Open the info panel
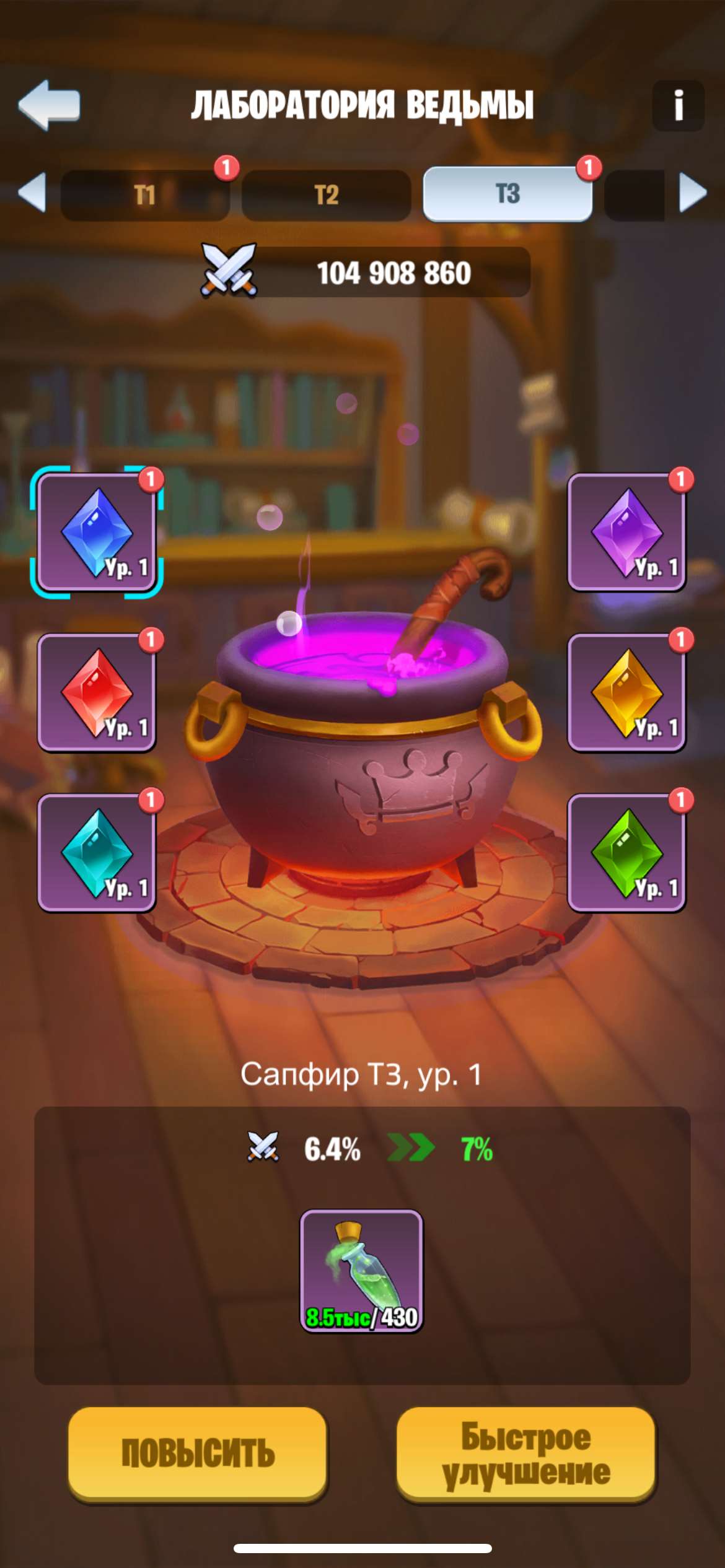 pos(678,105)
